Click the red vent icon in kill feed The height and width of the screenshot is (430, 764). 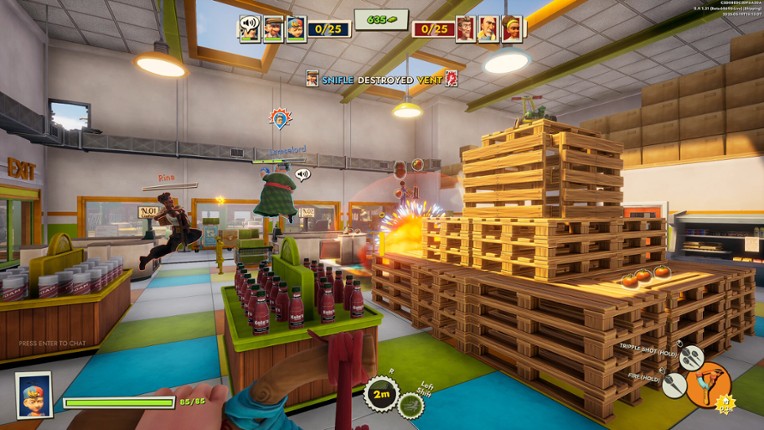point(451,78)
